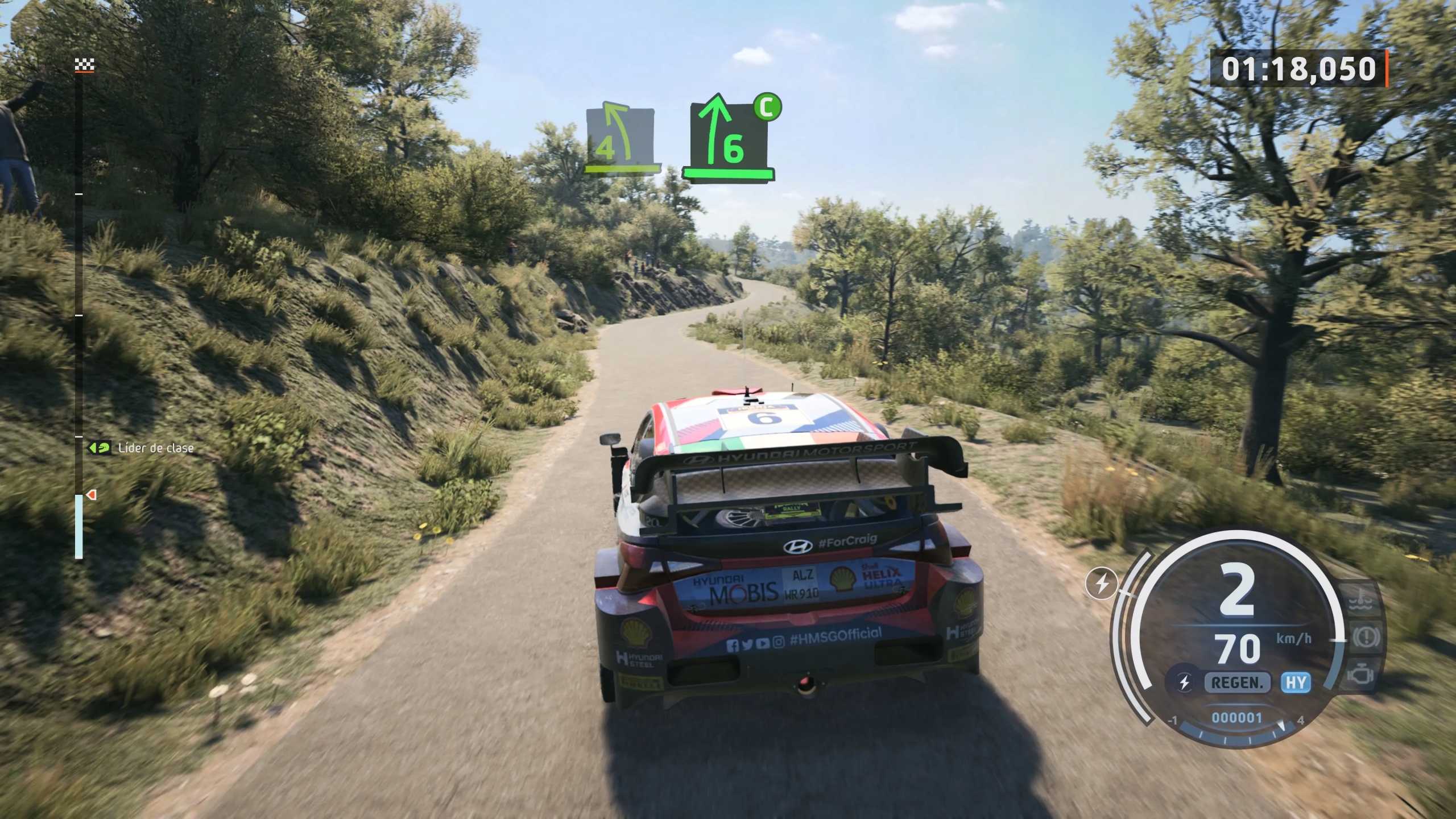Select the checkered finish flag icon
This screenshot has width=1456, height=819.
click(x=84, y=66)
